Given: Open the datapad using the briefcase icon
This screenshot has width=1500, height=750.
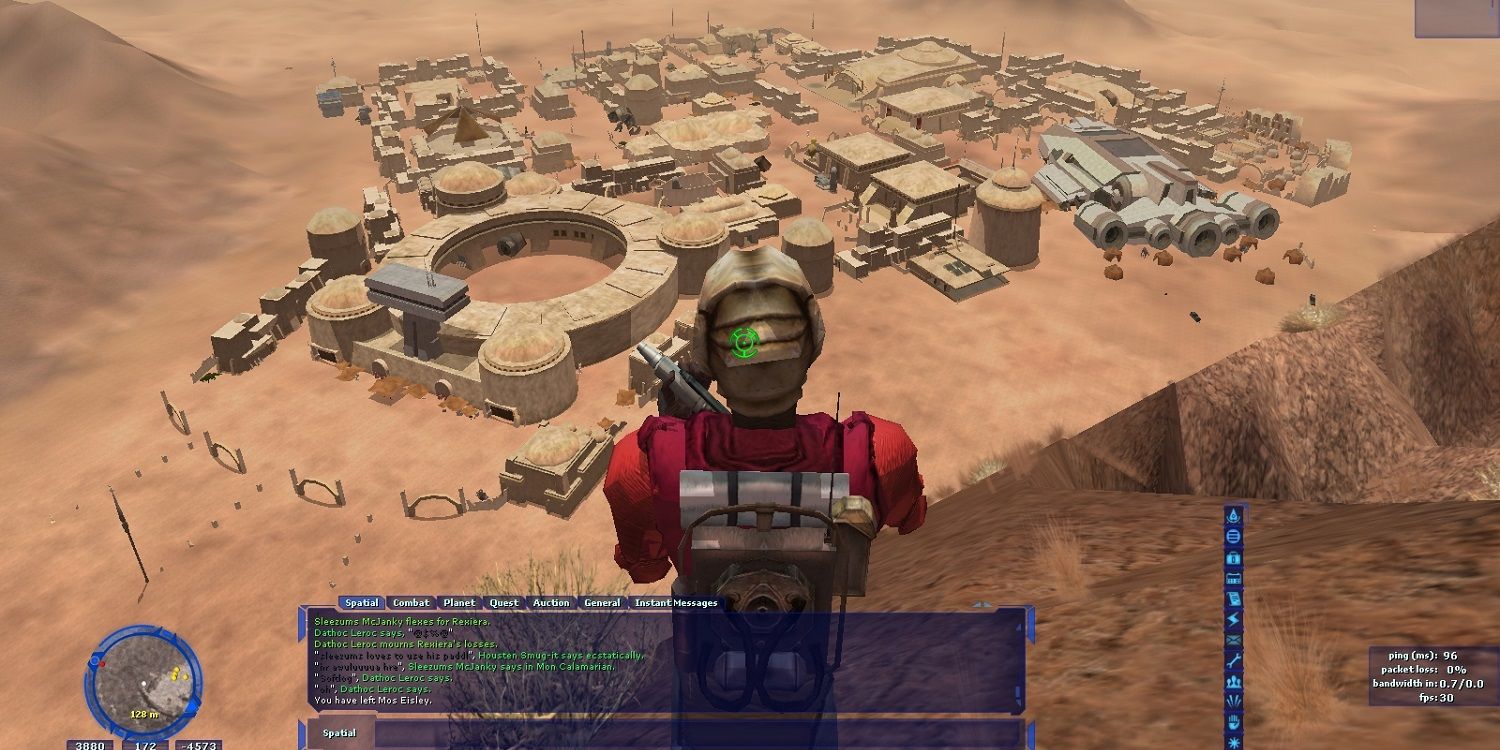Looking at the screenshot, I should [1232, 559].
